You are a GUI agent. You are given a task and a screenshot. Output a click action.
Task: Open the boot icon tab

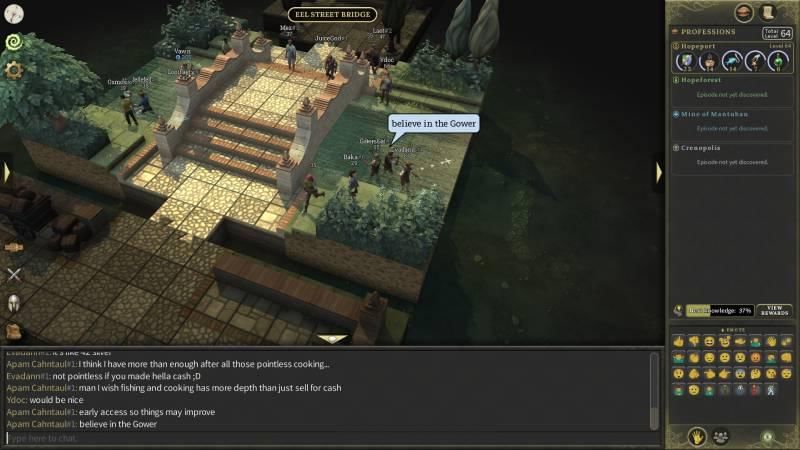[769, 12]
